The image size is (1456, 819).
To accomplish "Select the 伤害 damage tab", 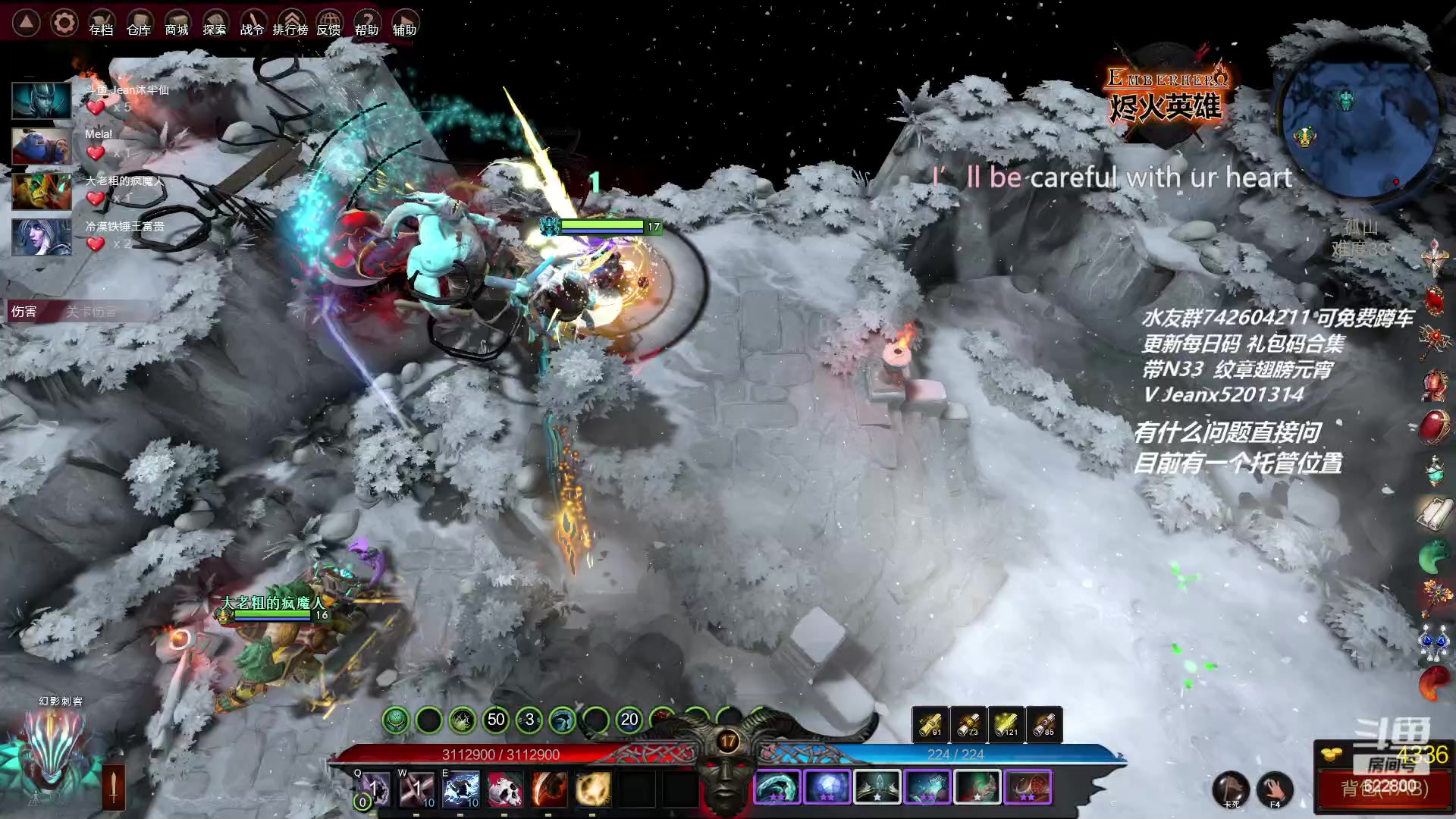I will pyautogui.click(x=24, y=312).
